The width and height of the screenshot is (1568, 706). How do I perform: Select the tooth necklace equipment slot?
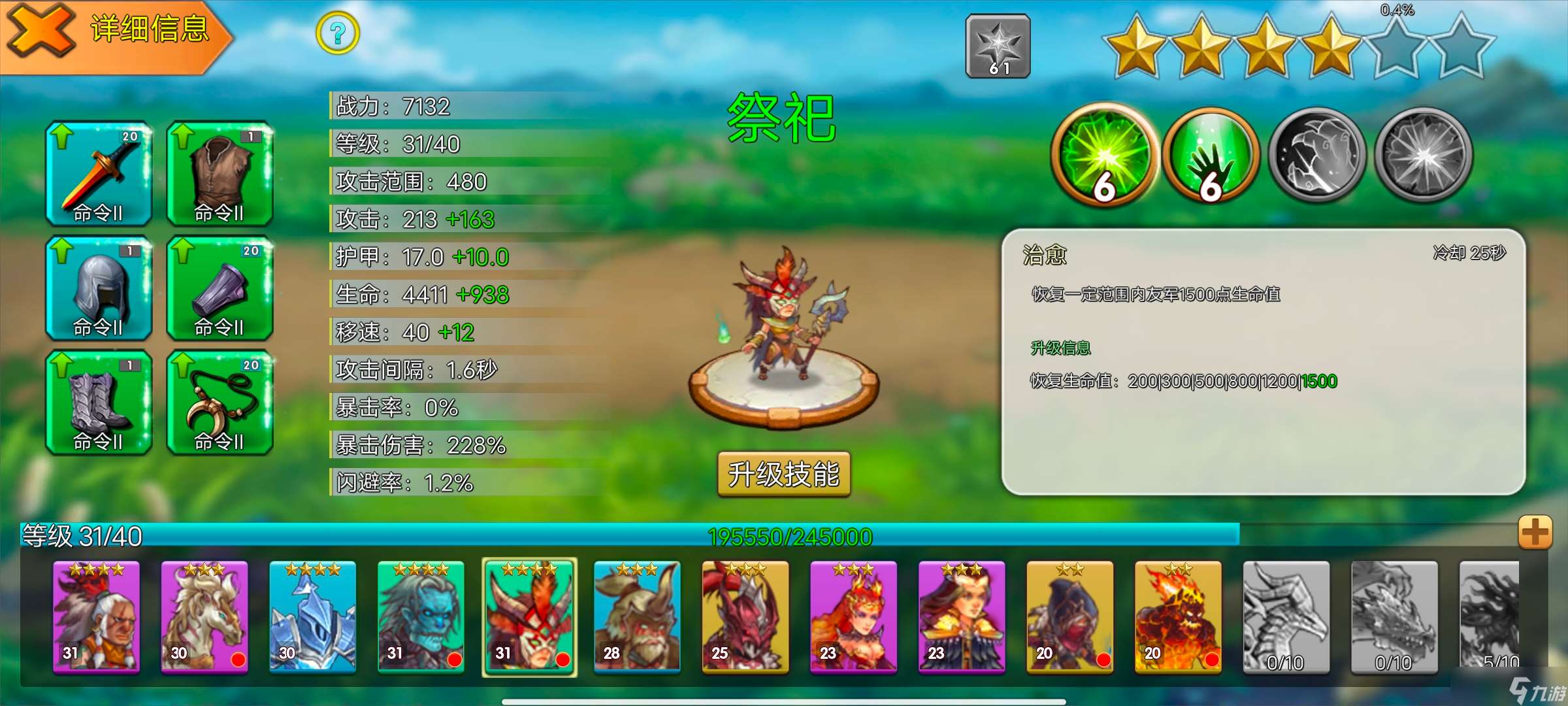(x=220, y=403)
